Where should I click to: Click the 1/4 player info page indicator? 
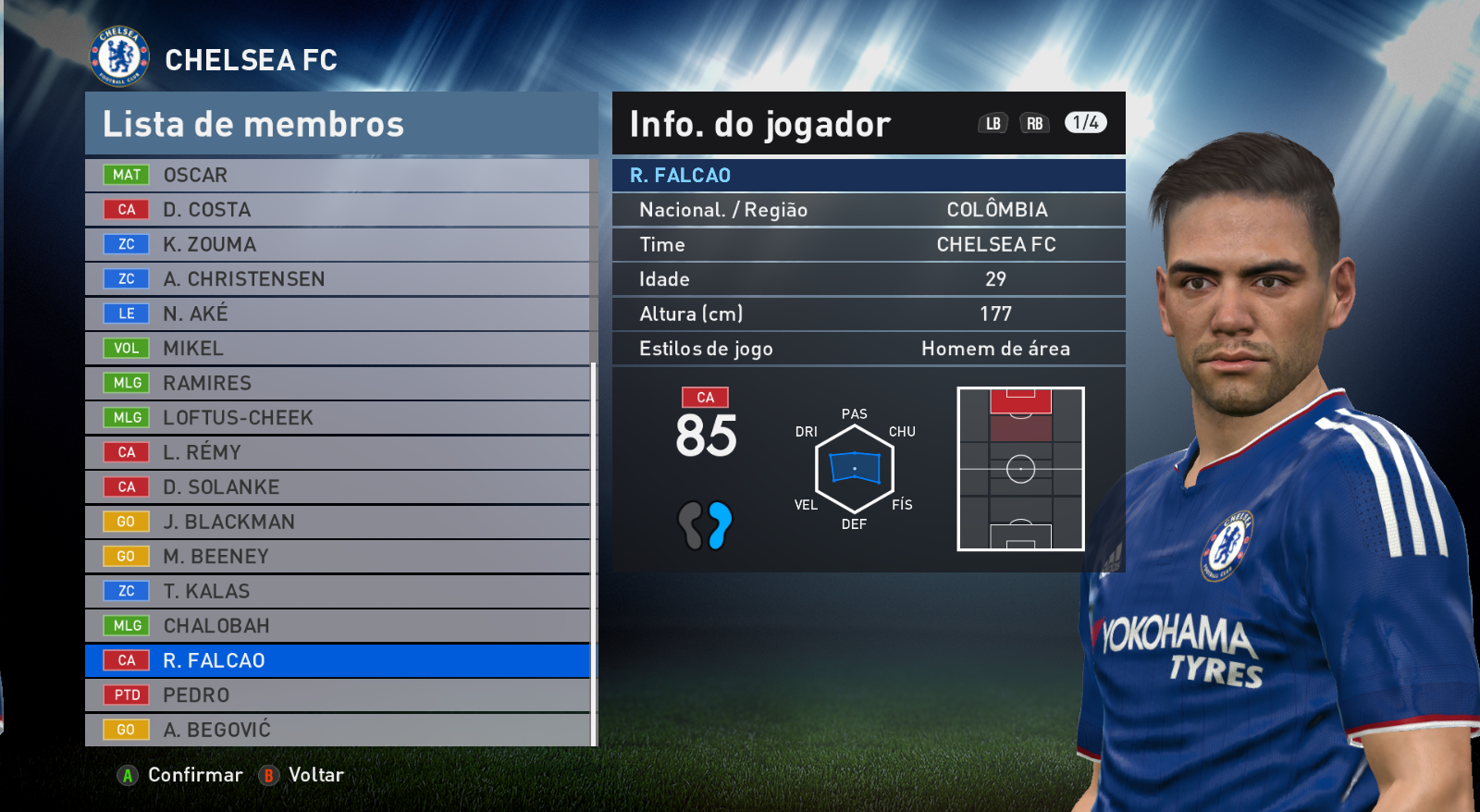1085,123
